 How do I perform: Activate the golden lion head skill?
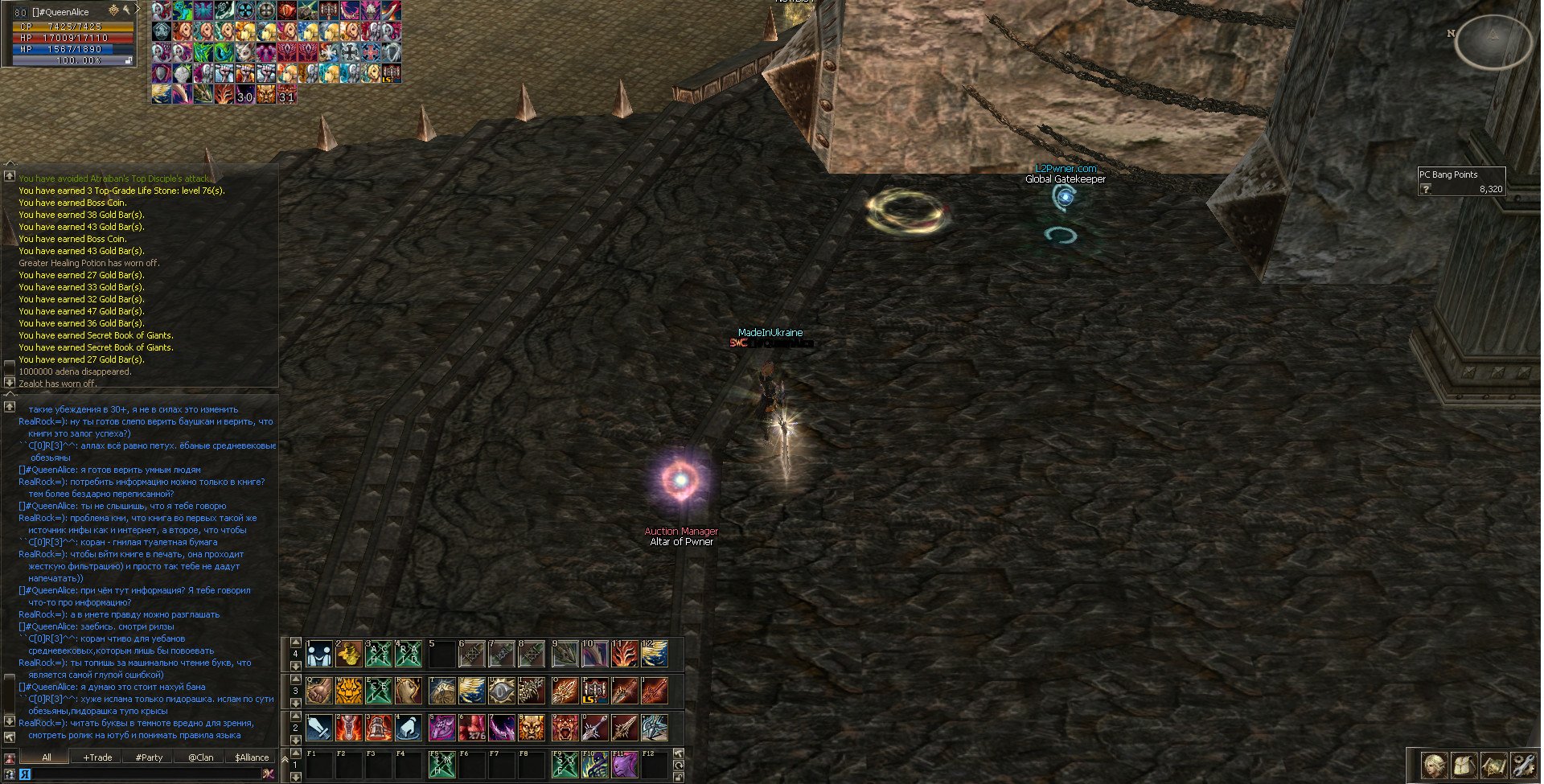tap(349, 691)
